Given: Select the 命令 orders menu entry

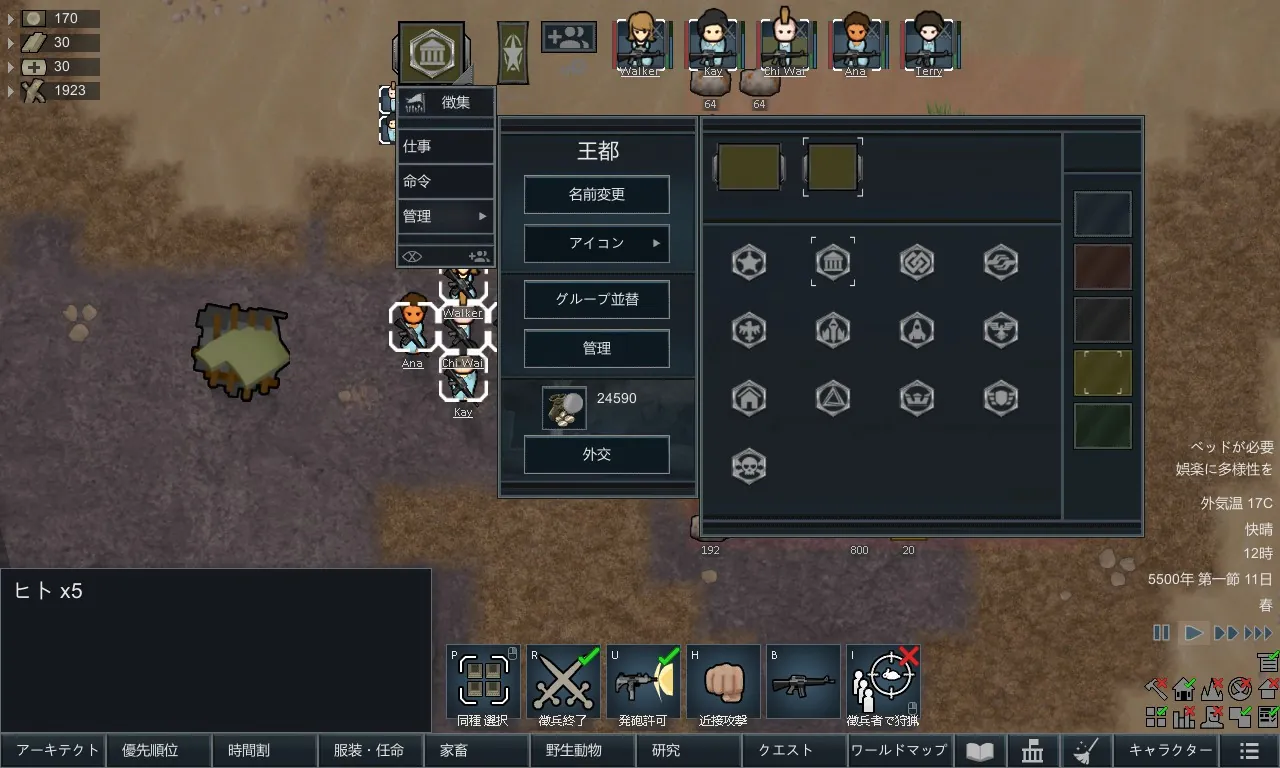Looking at the screenshot, I should [x=445, y=181].
